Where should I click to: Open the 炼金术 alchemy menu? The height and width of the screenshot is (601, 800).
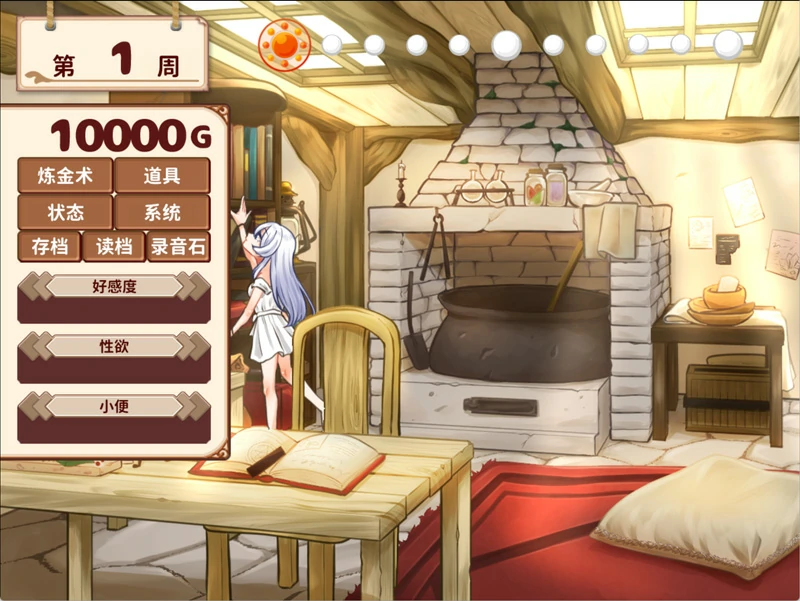coord(65,176)
